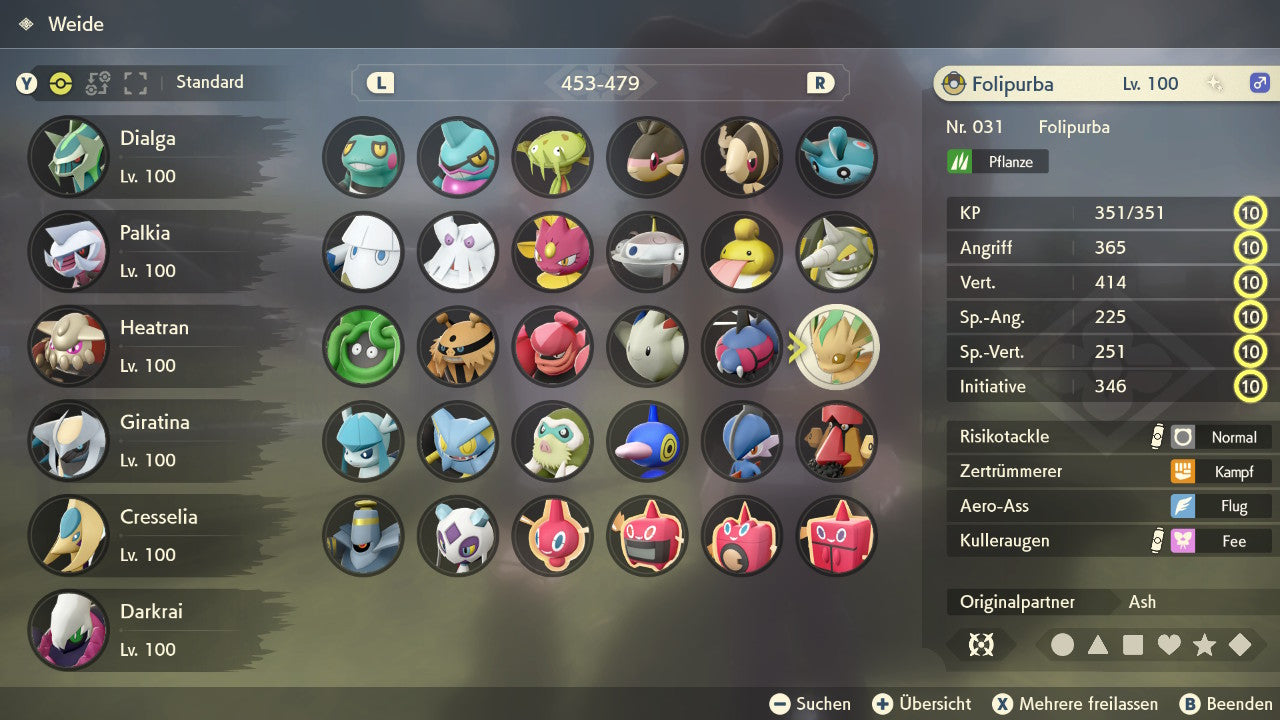The width and height of the screenshot is (1280, 720).
Task: Pick the green Tangrowth pasture slot
Action: pyautogui.click(x=363, y=346)
